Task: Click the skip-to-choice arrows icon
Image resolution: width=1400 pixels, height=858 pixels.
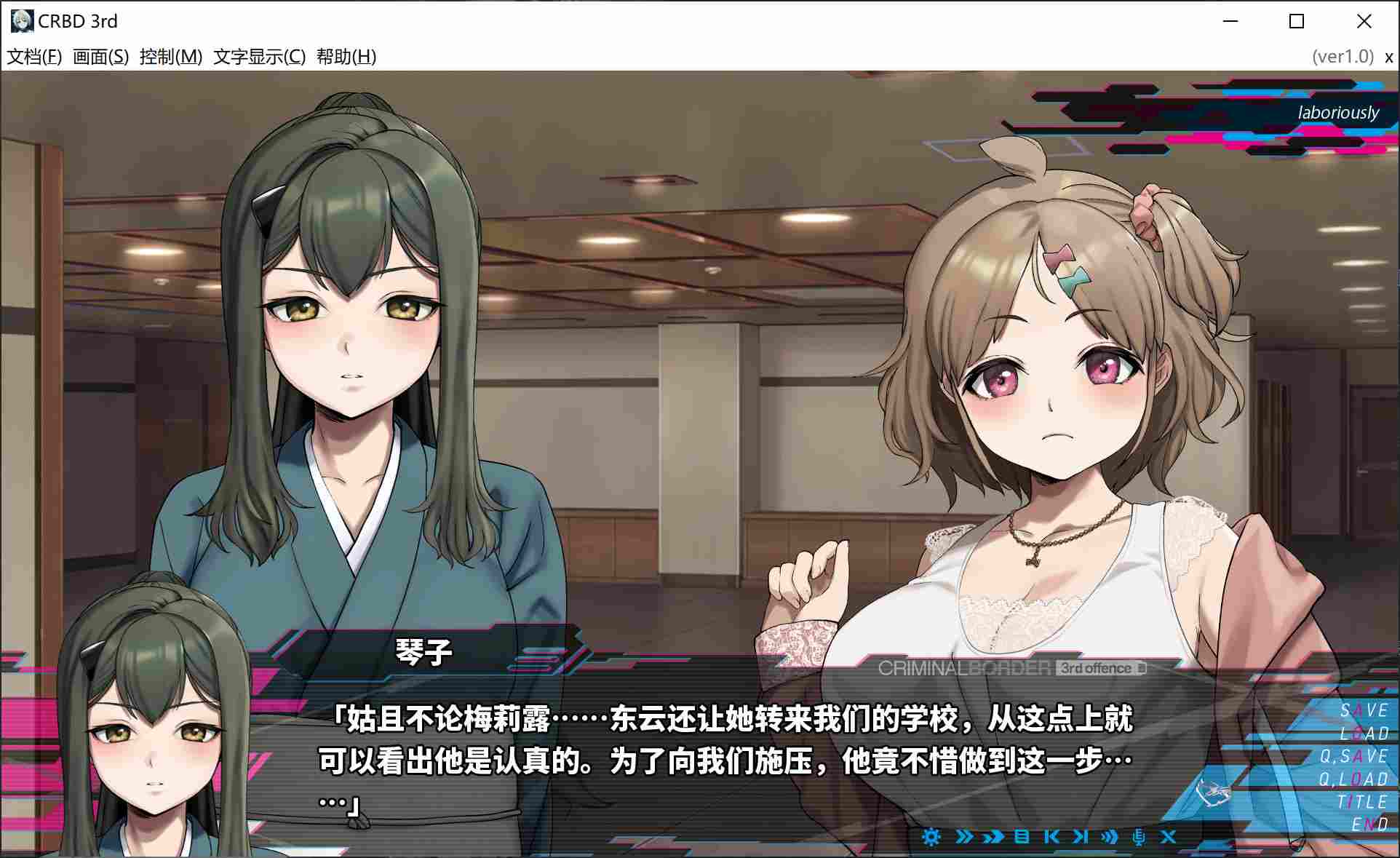Action: [992, 837]
